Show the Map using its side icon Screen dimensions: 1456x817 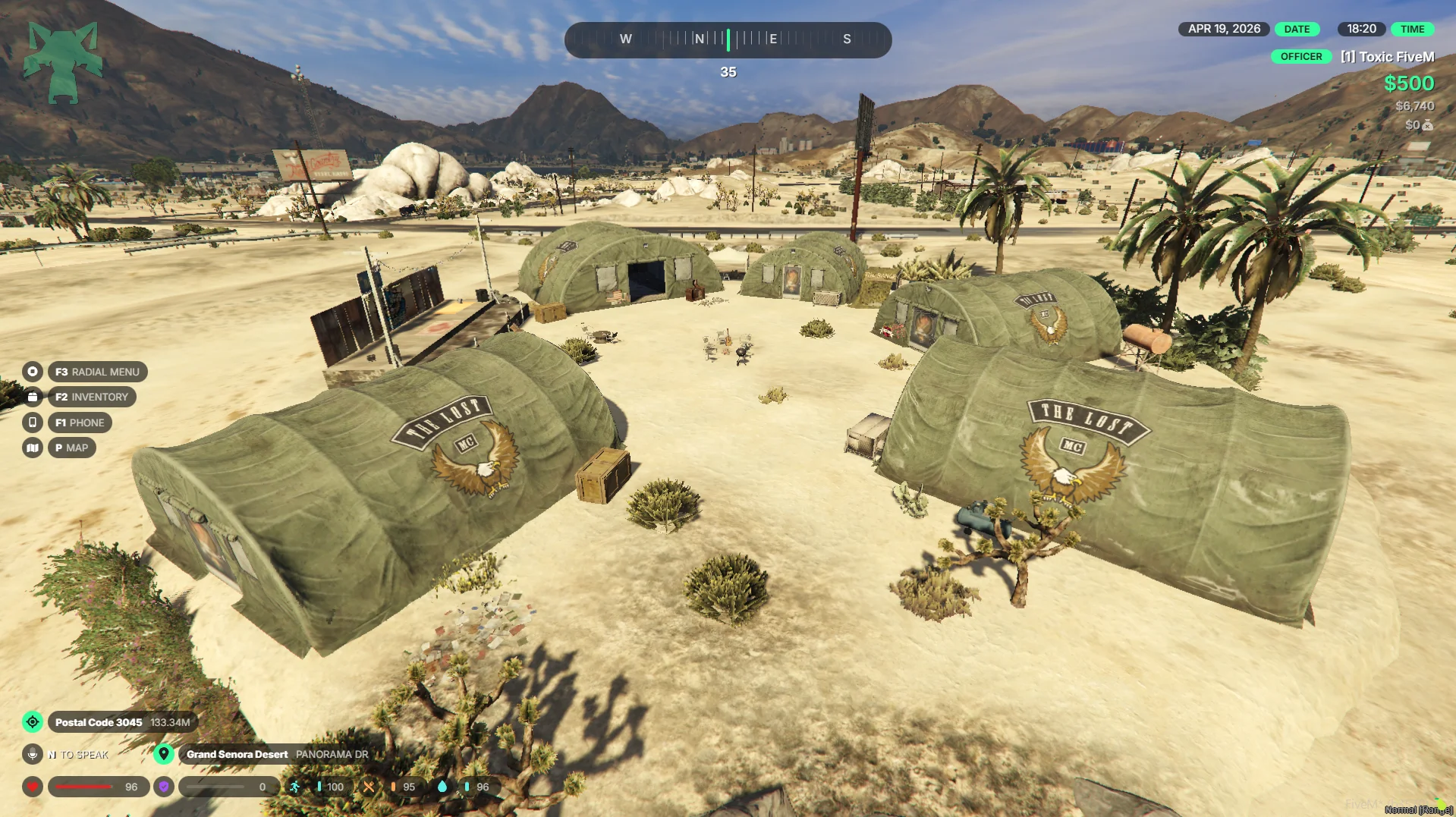click(33, 448)
